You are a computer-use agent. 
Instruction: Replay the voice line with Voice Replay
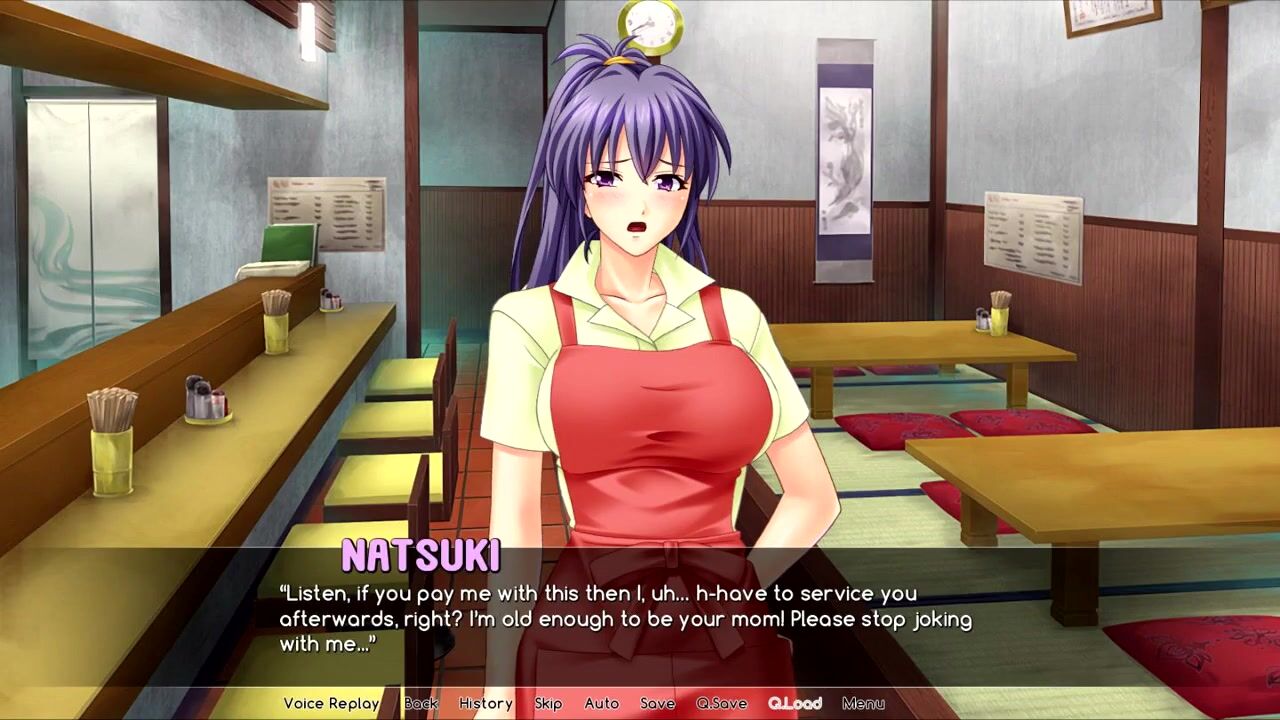pos(331,703)
